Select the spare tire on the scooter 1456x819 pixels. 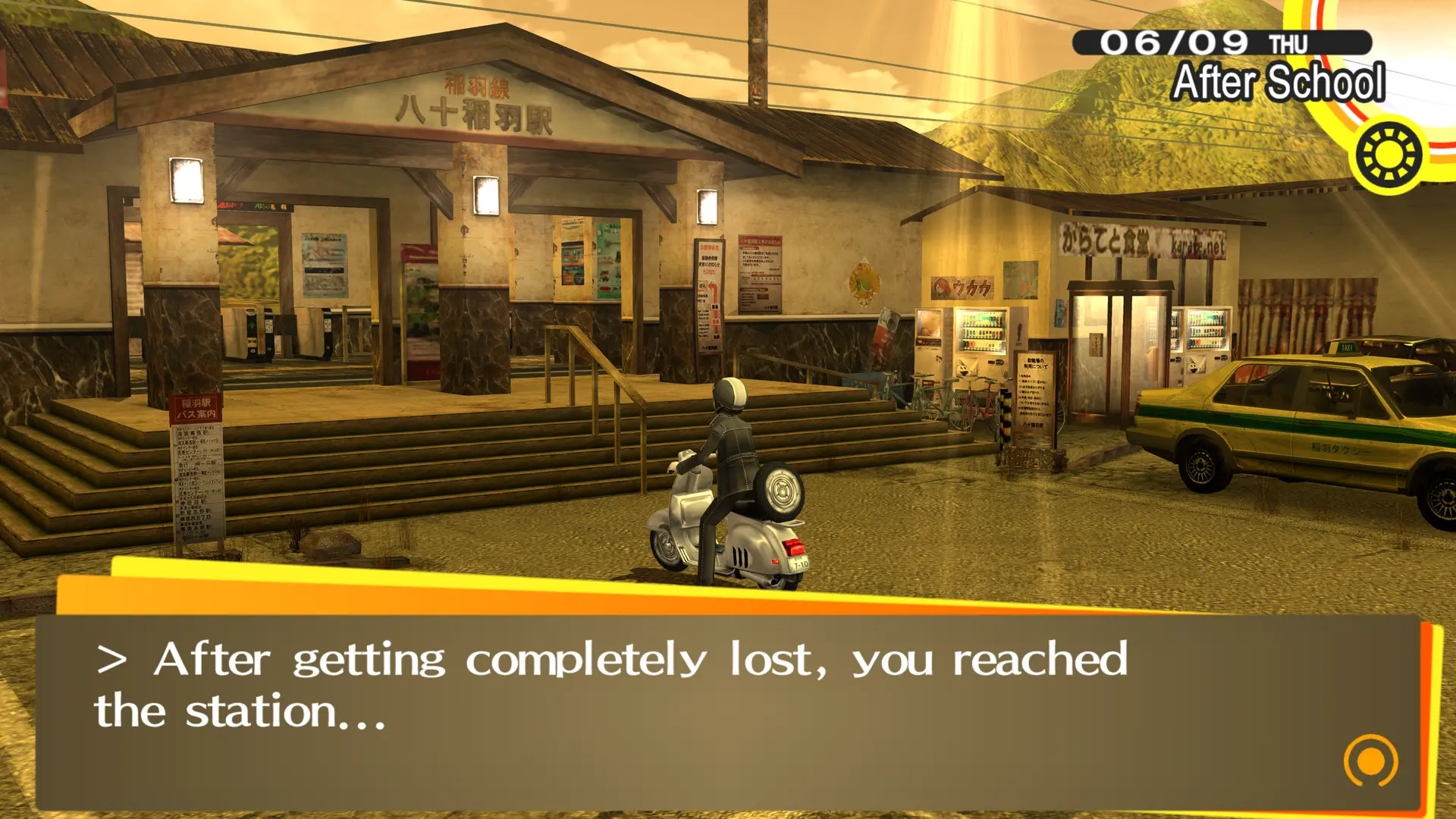780,491
